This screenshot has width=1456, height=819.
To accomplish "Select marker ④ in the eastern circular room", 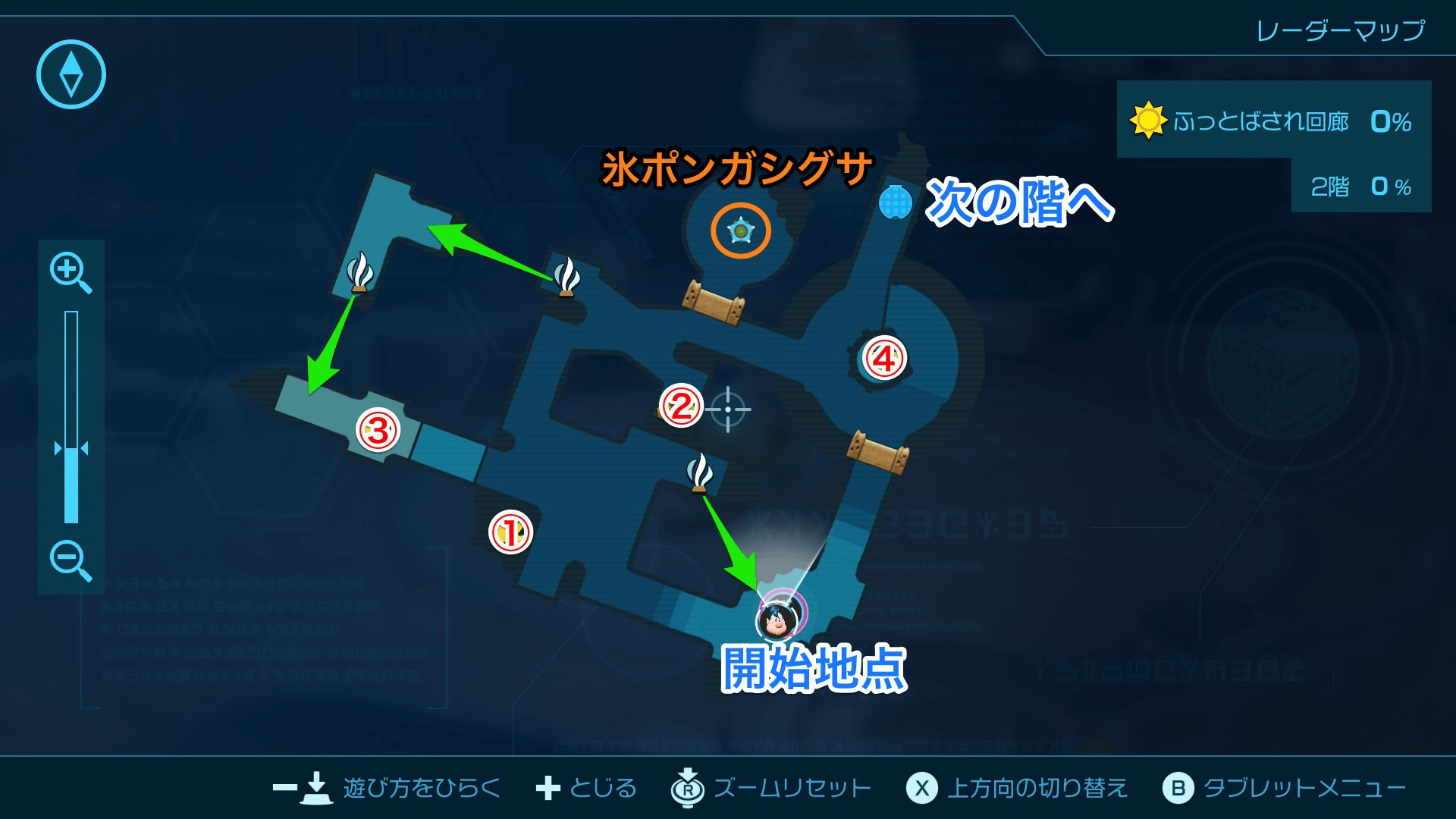I will coord(885,356).
